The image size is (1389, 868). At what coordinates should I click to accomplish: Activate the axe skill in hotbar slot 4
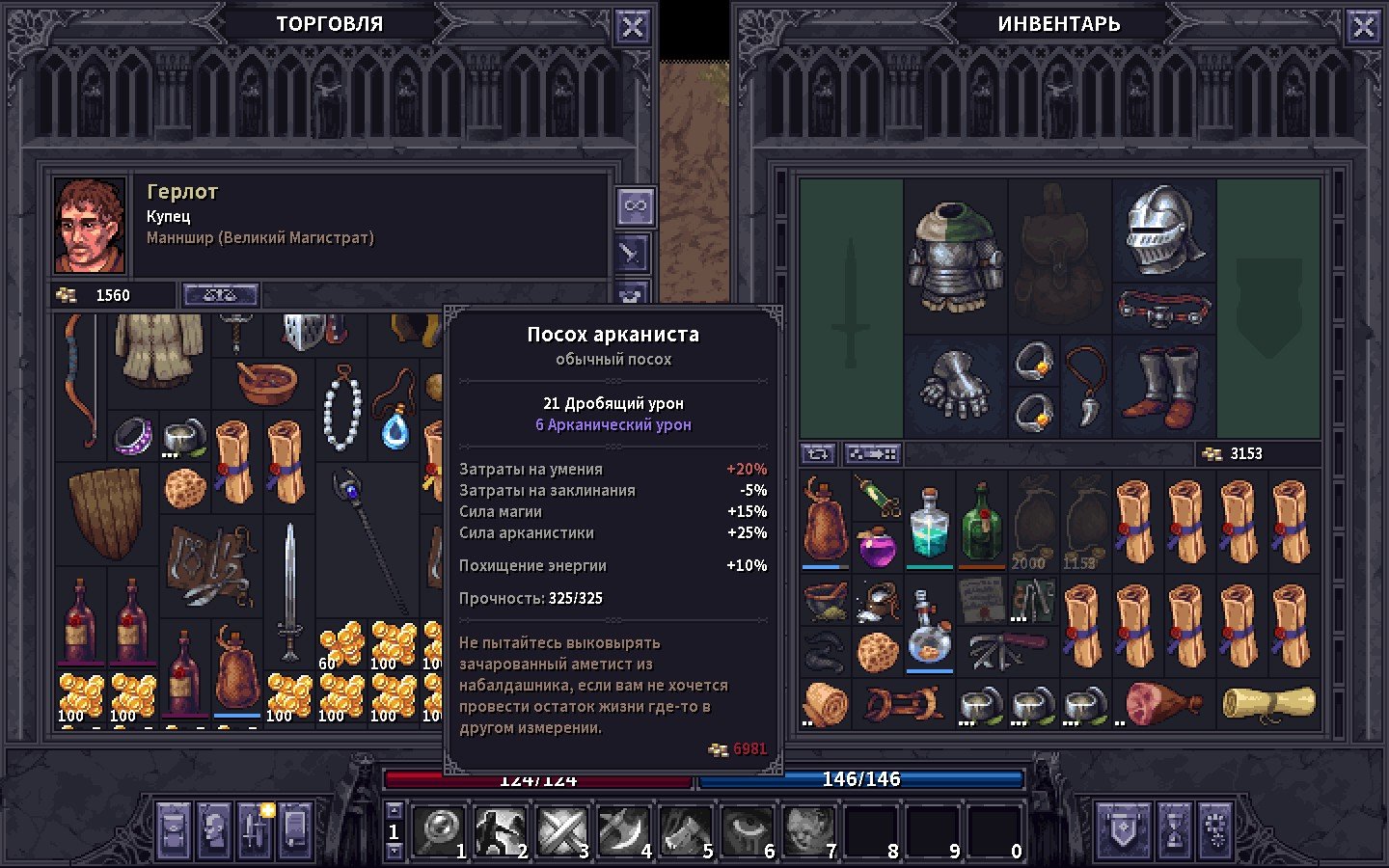621,829
